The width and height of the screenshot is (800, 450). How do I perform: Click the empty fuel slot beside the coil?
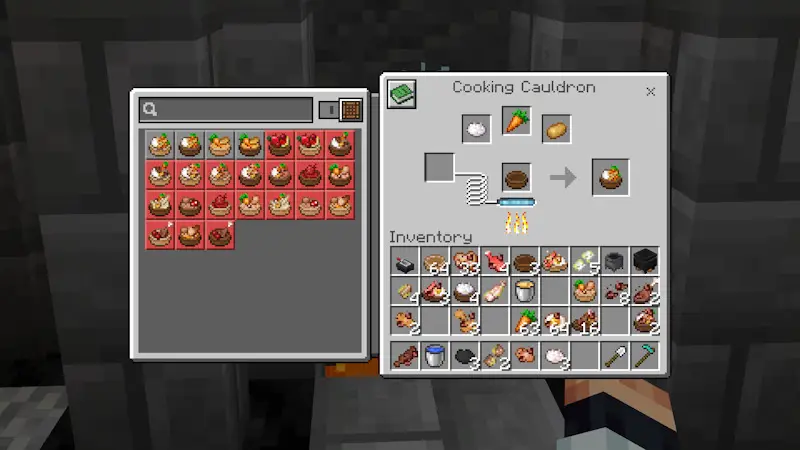pos(440,167)
